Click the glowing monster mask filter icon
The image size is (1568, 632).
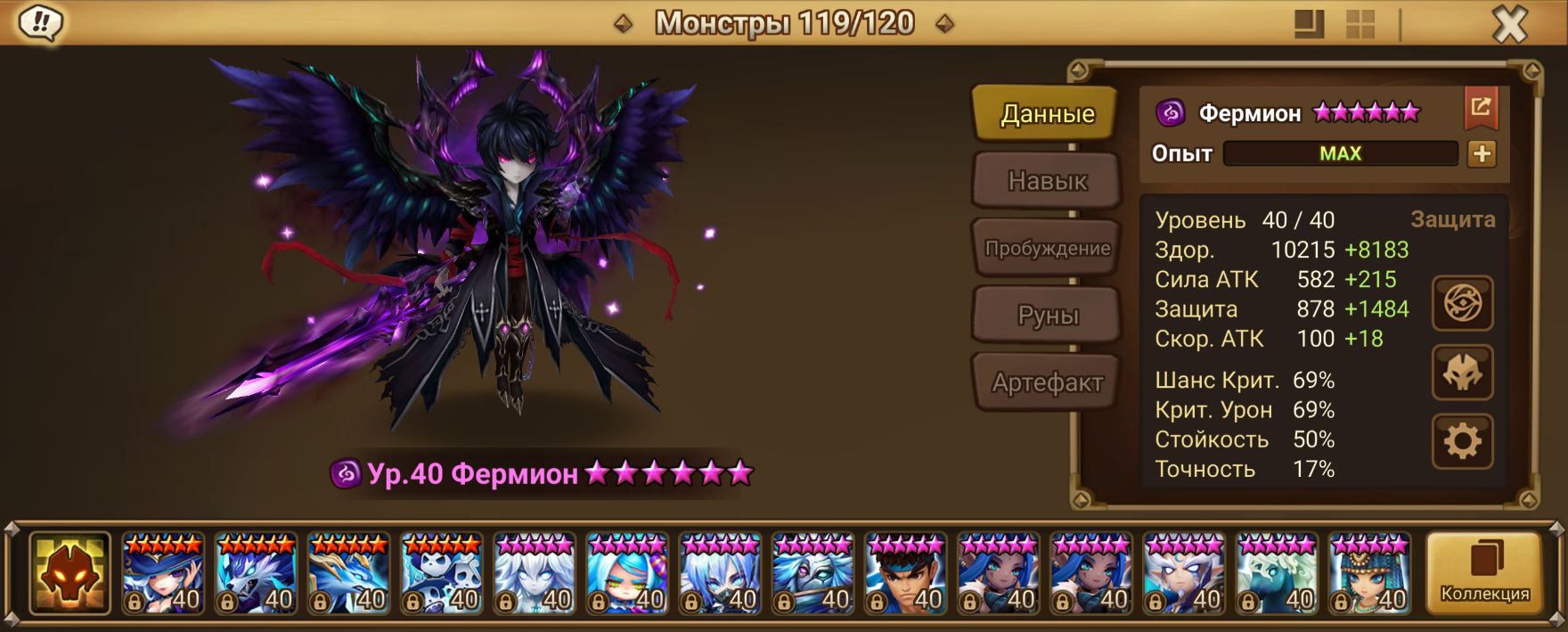pos(69,573)
